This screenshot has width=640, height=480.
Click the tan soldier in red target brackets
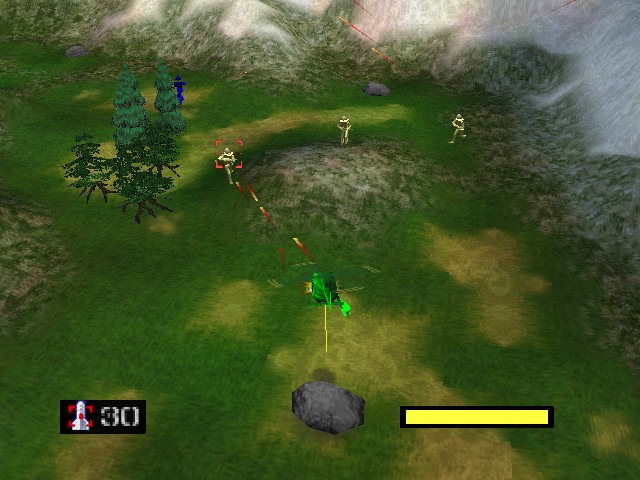tap(229, 158)
